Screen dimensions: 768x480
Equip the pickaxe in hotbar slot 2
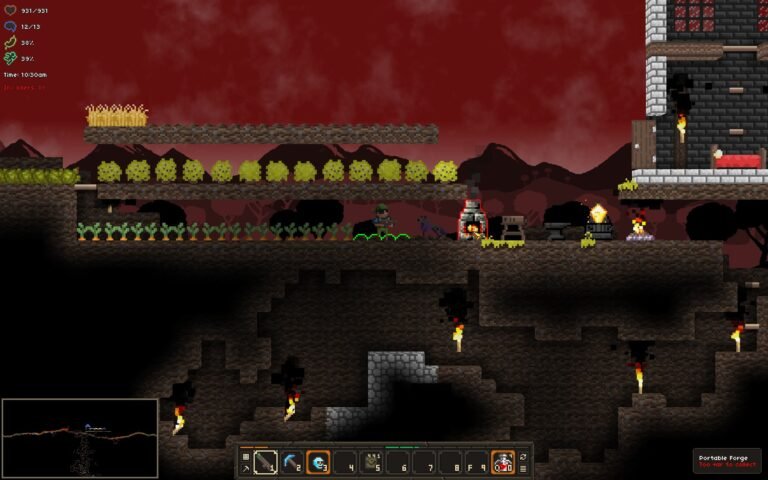pos(292,462)
